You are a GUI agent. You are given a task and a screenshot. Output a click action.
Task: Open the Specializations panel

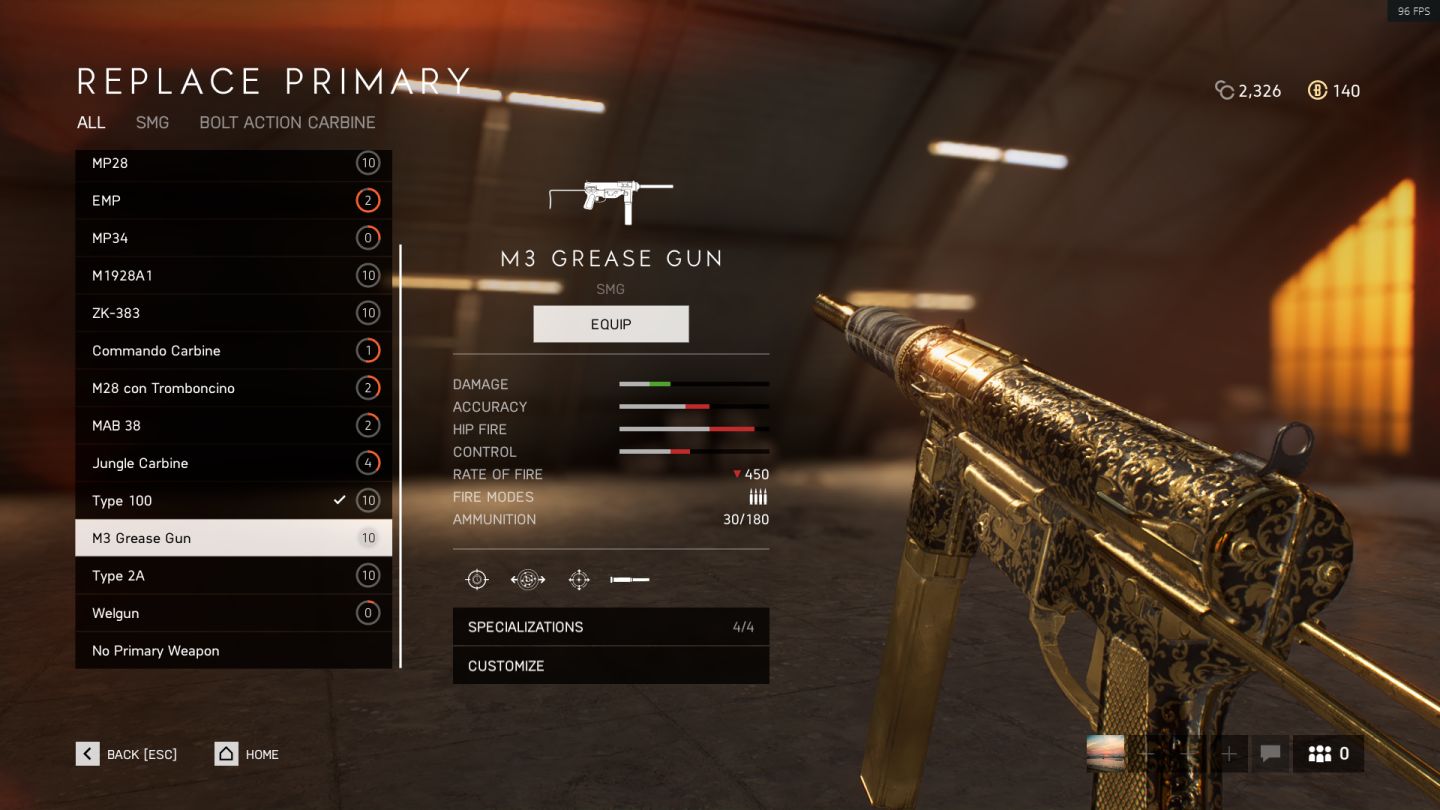click(611, 627)
